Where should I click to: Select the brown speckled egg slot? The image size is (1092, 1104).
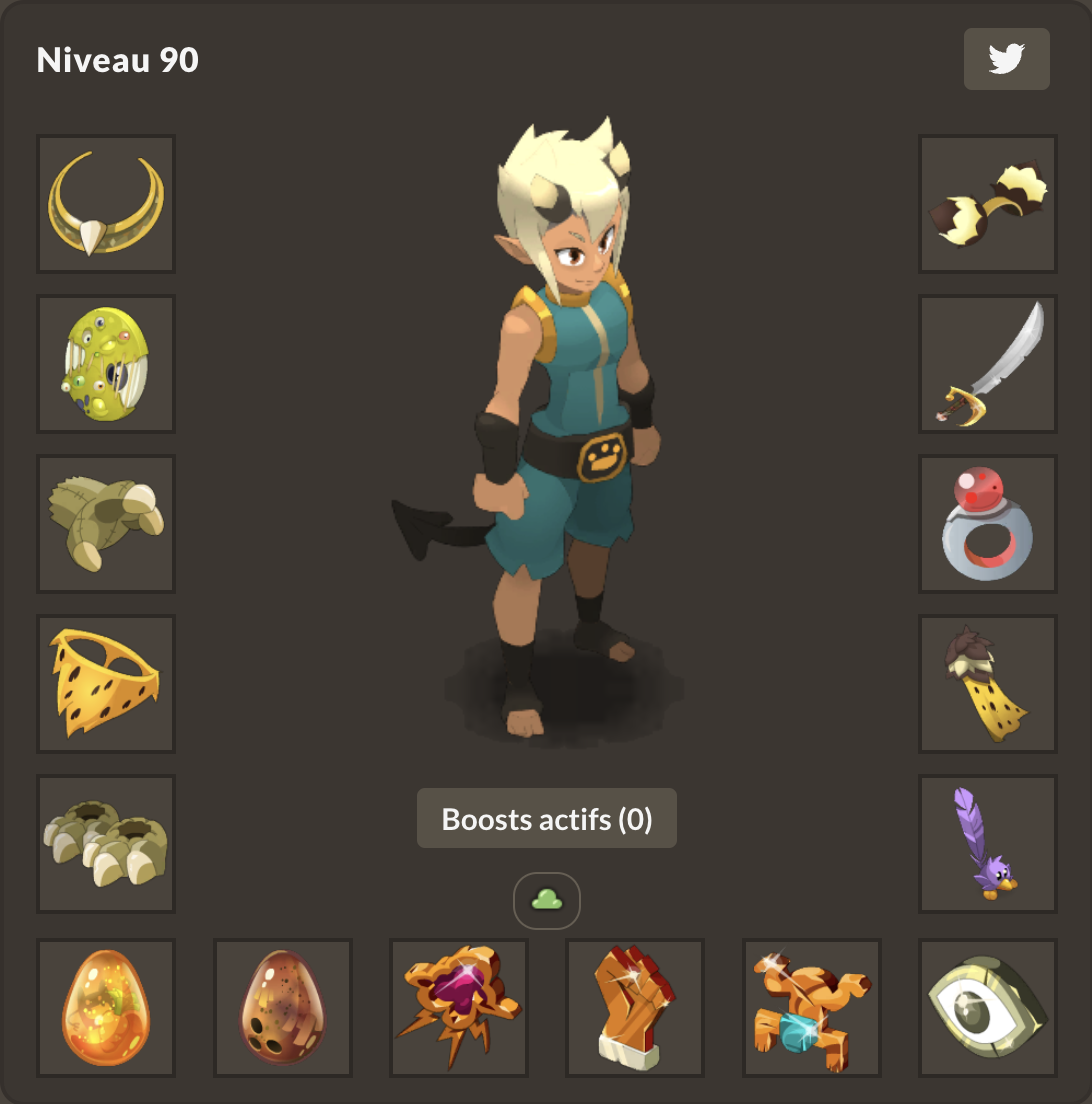pos(283,1008)
